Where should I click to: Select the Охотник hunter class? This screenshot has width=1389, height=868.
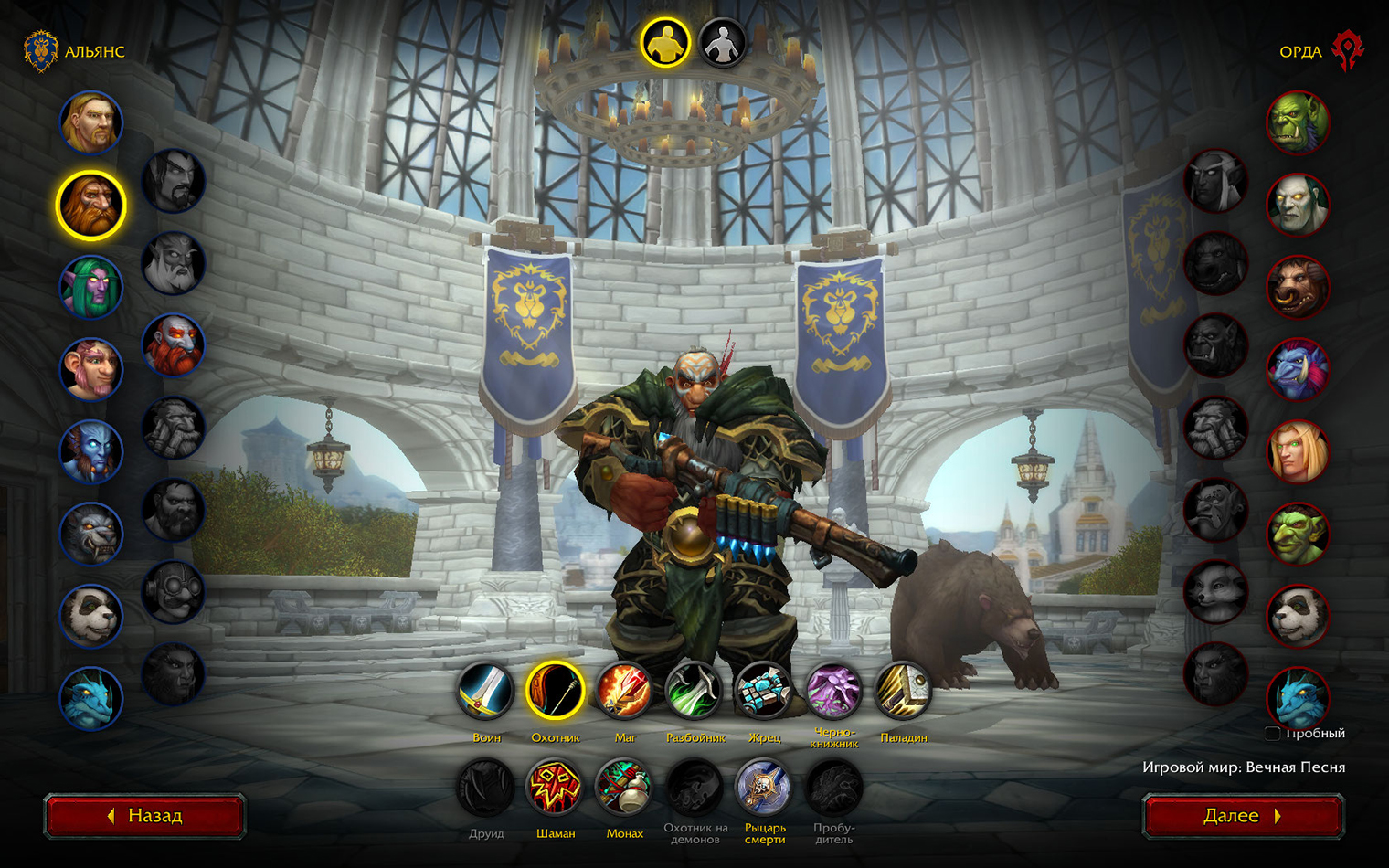pyautogui.click(x=555, y=692)
